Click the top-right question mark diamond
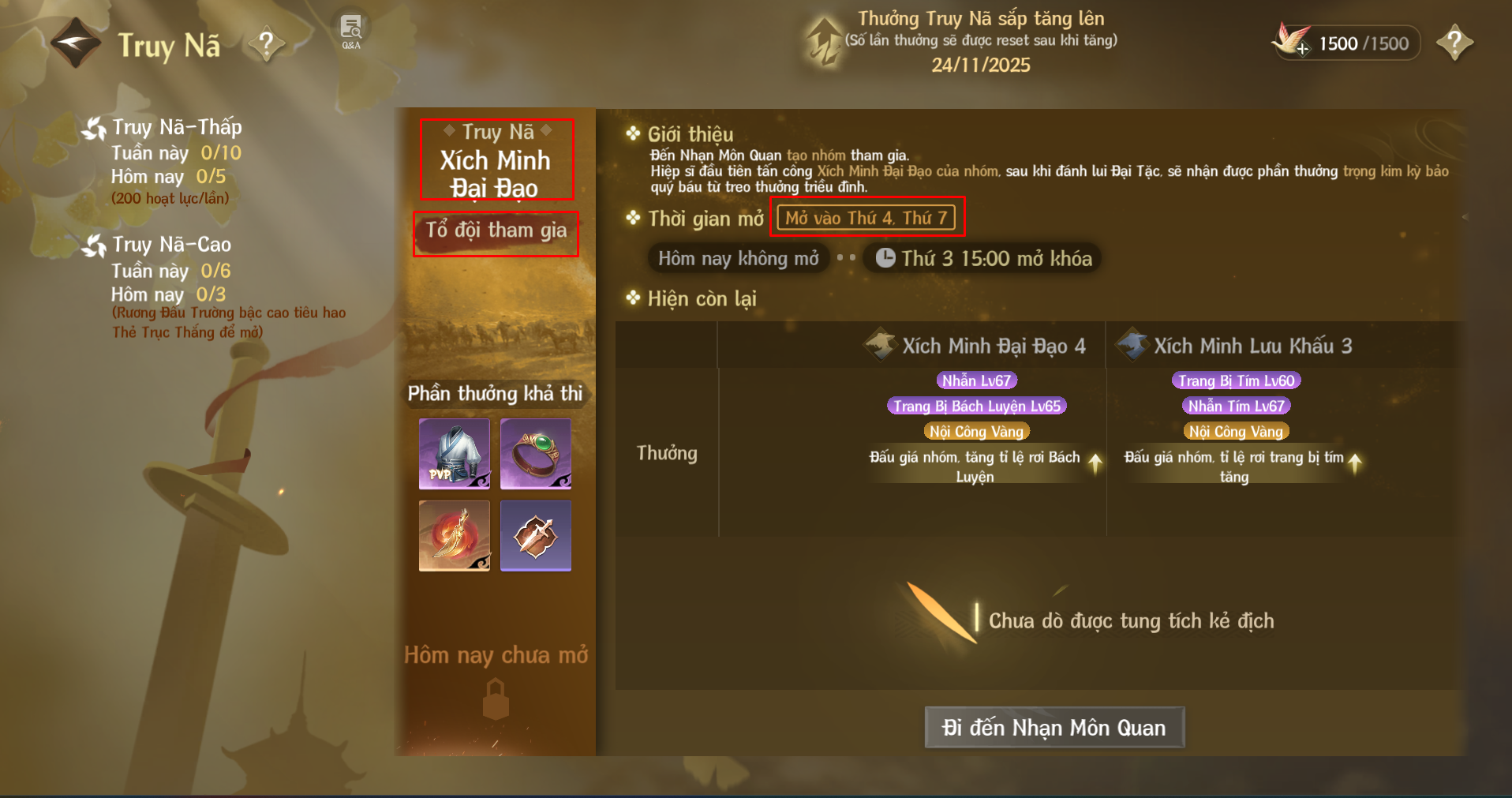The width and height of the screenshot is (1512, 798). point(1454,43)
